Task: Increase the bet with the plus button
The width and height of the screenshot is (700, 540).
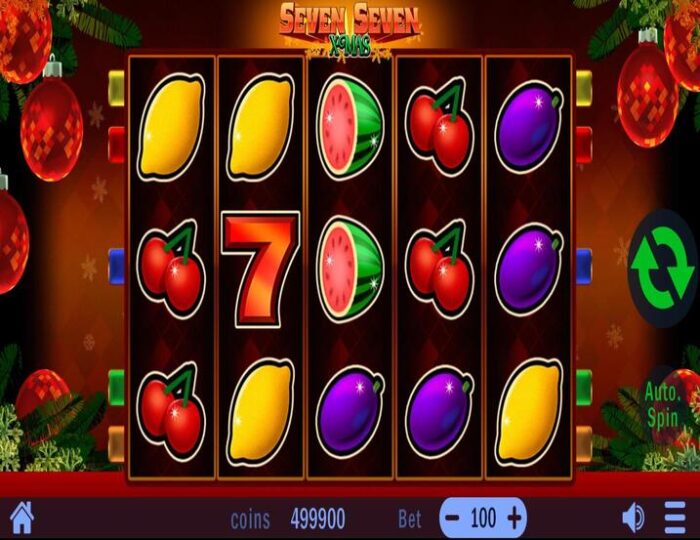Action: (x=514, y=517)
